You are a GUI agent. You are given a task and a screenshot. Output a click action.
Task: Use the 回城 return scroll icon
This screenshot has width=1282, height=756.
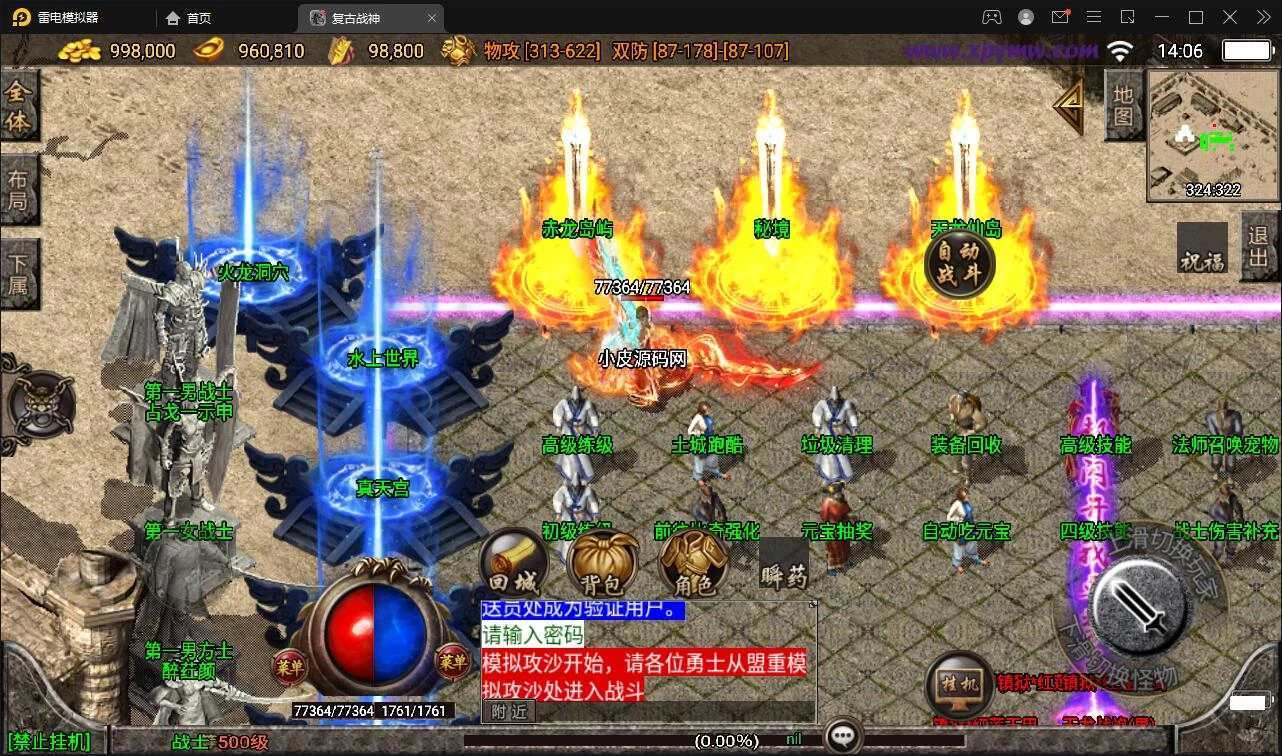pyautogui.click(x=513, y=565)
